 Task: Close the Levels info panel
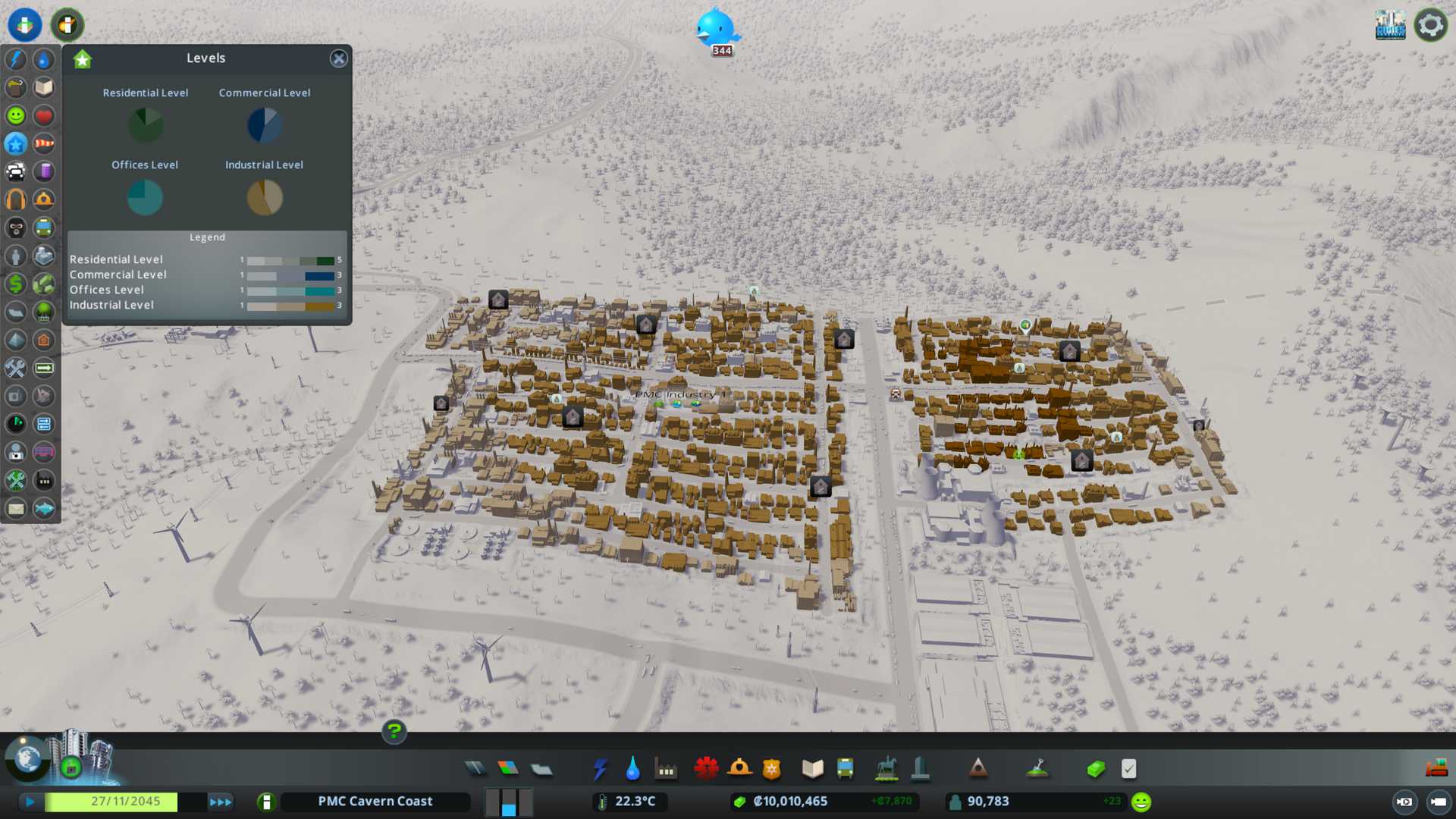338,58
